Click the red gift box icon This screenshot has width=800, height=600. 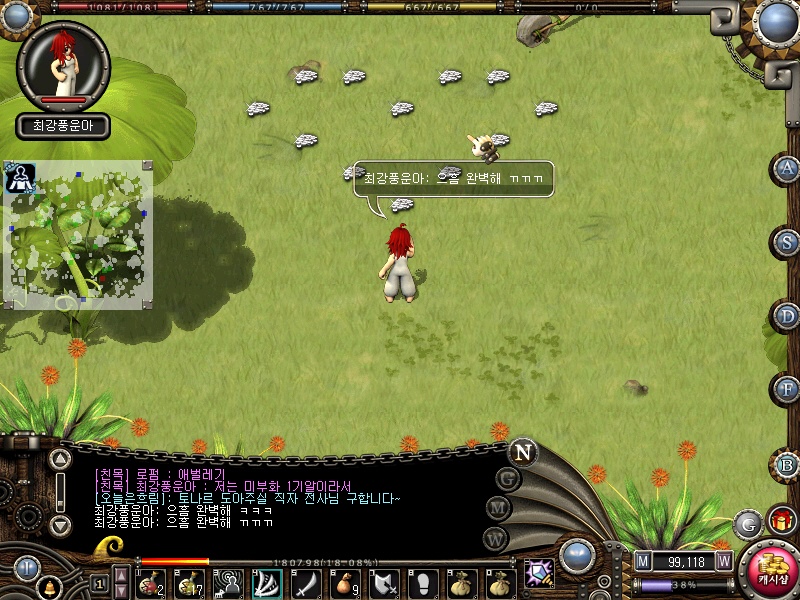coord(781,520)
